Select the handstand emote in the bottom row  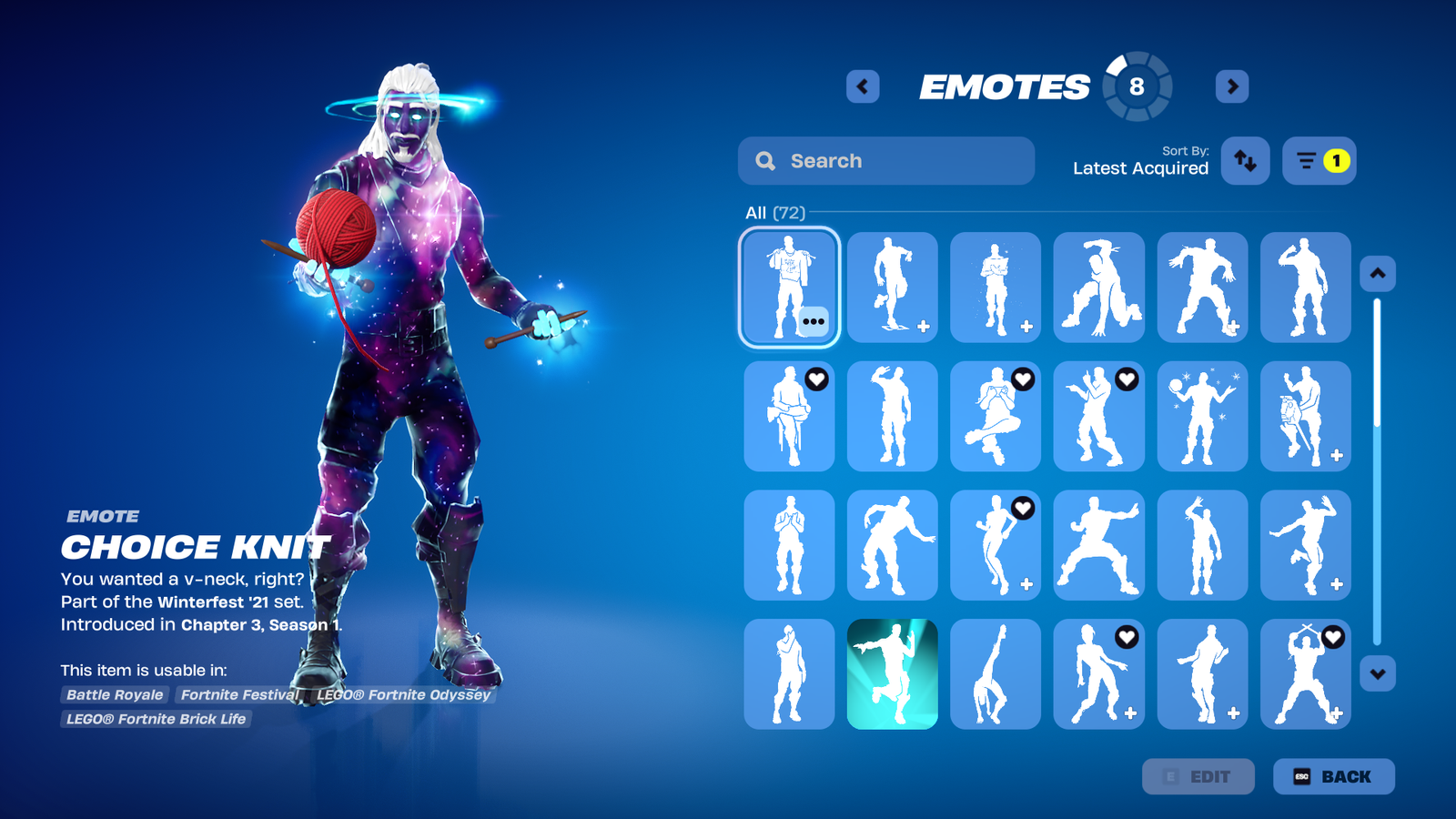point(996,675)
